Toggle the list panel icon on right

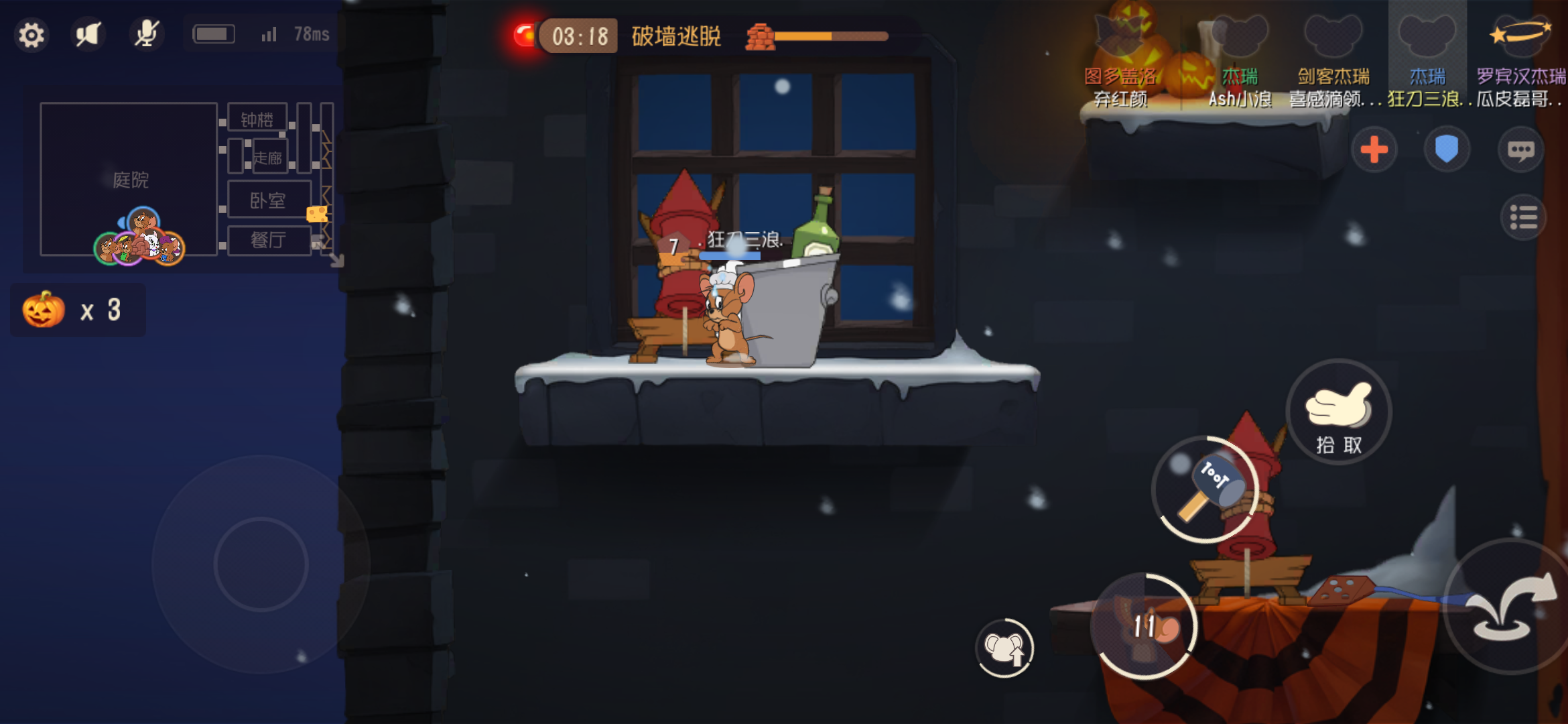tap(1524, 218)
